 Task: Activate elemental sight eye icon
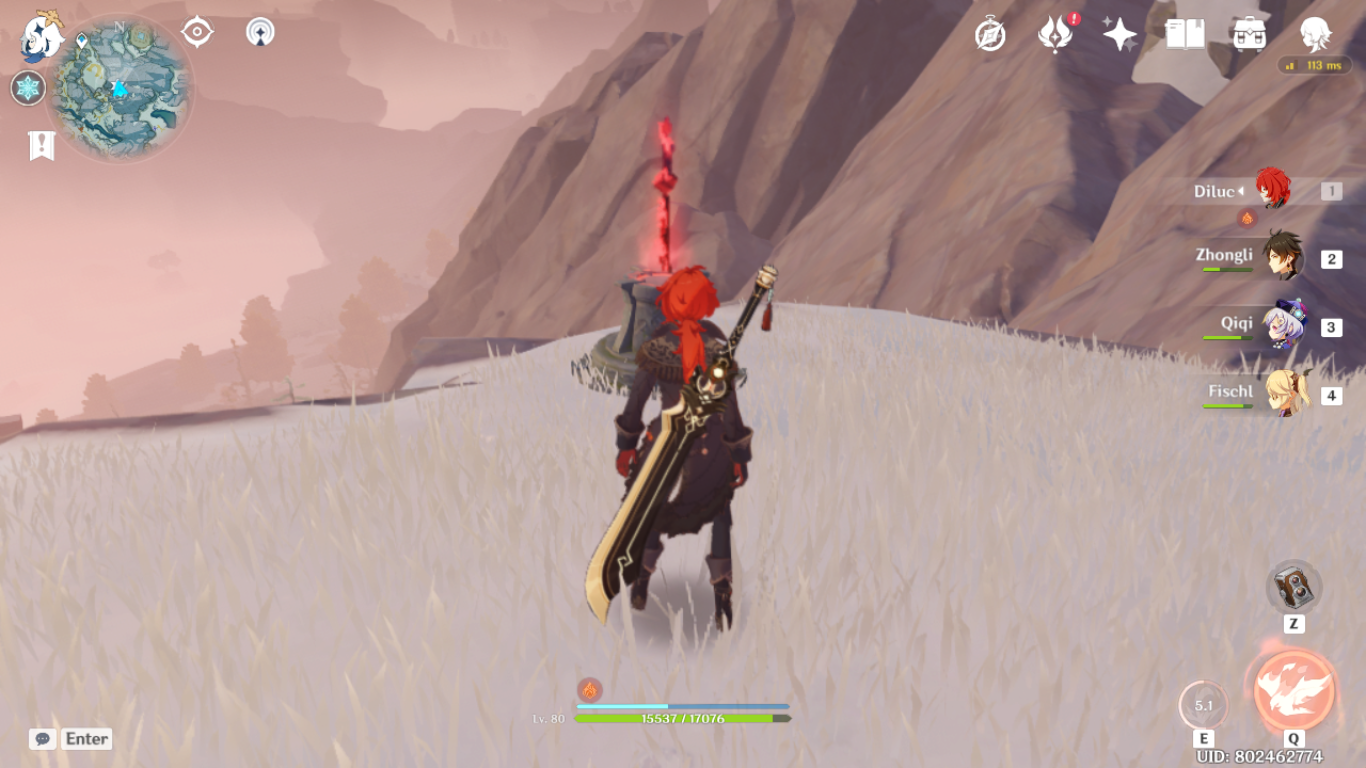click(x=197, y=32)
